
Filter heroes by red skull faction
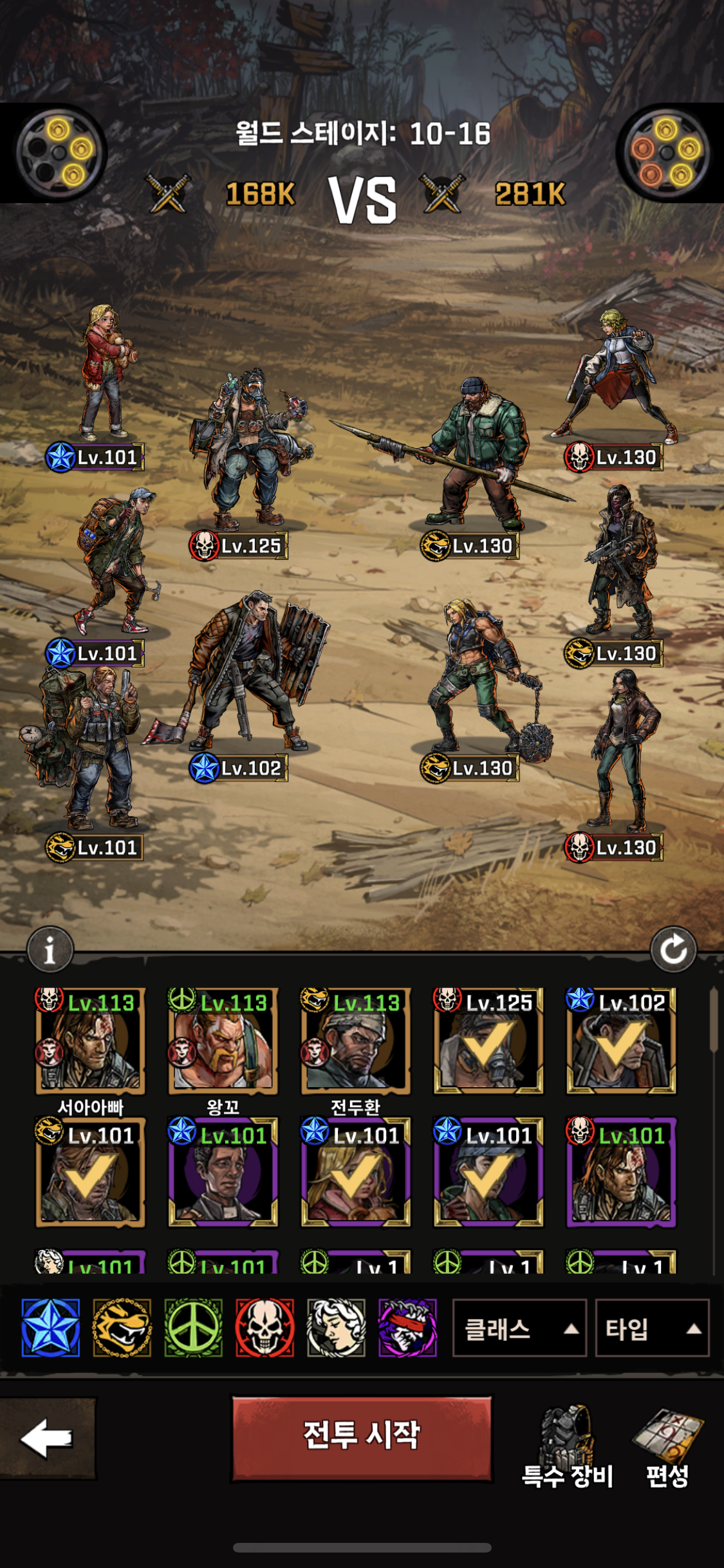(x=265, y=1328)
